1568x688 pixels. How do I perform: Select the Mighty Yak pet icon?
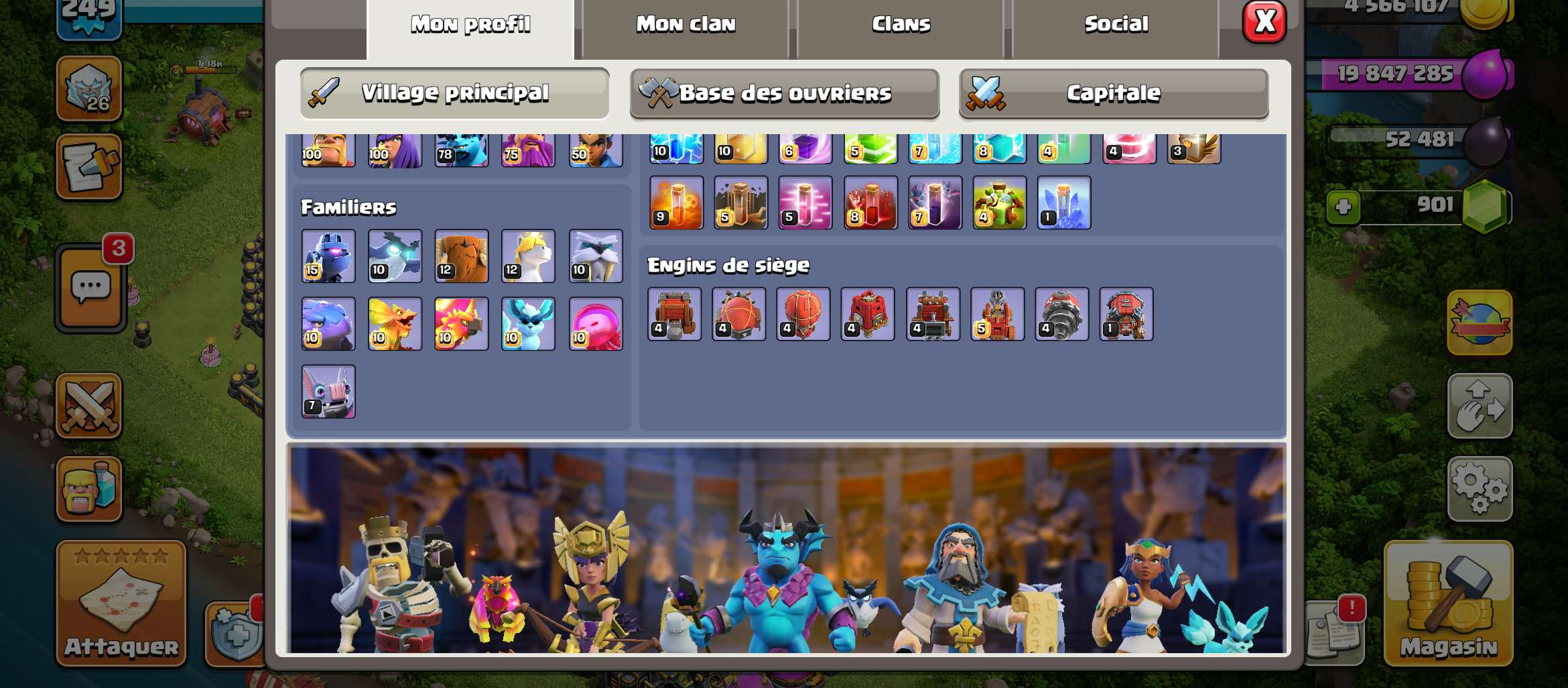[461, 256]
